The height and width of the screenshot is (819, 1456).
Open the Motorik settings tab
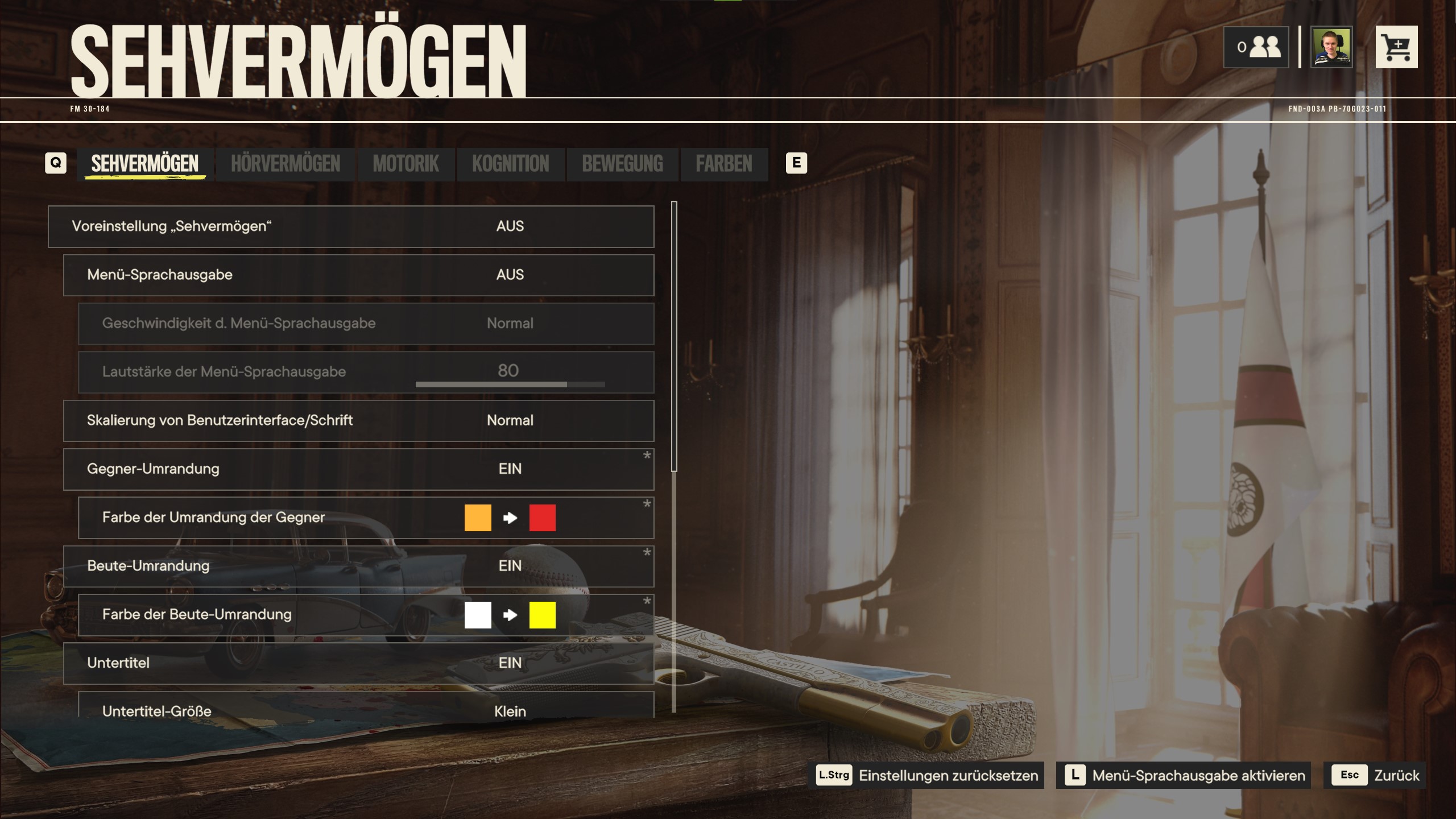point(406,164)
